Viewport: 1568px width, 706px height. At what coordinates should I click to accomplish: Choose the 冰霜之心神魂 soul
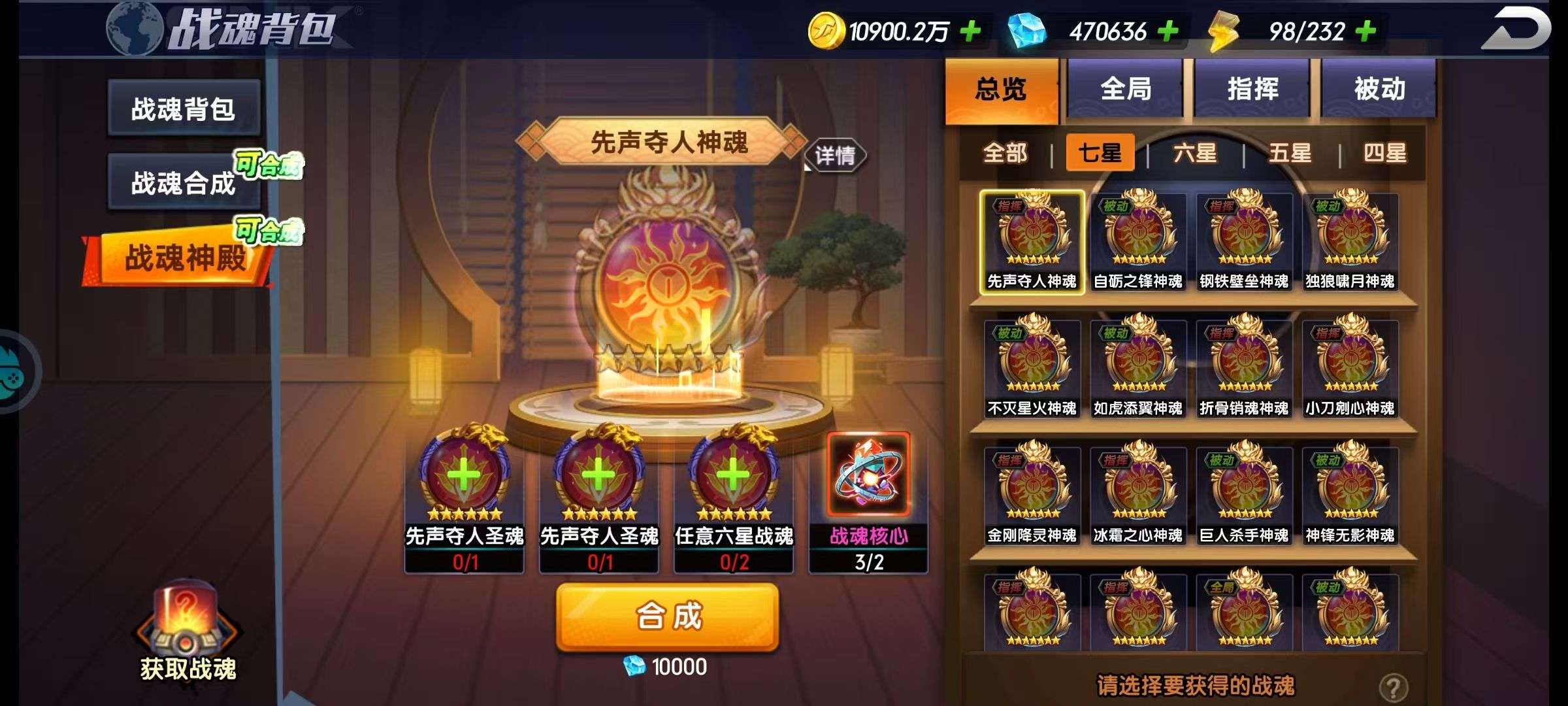click(x=1138, y=495)
